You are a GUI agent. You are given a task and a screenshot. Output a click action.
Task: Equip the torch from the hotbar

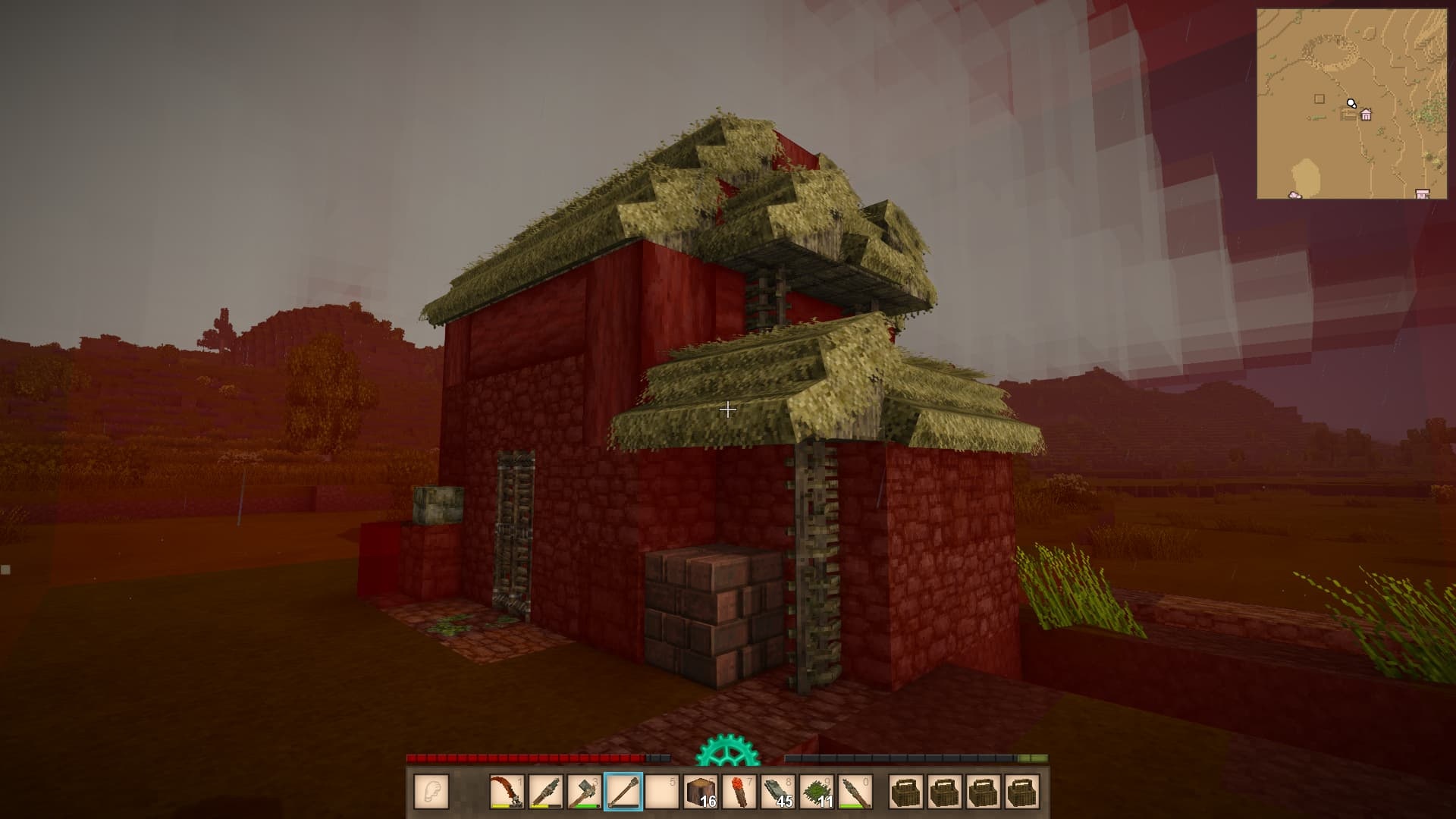tap(739, 792)
